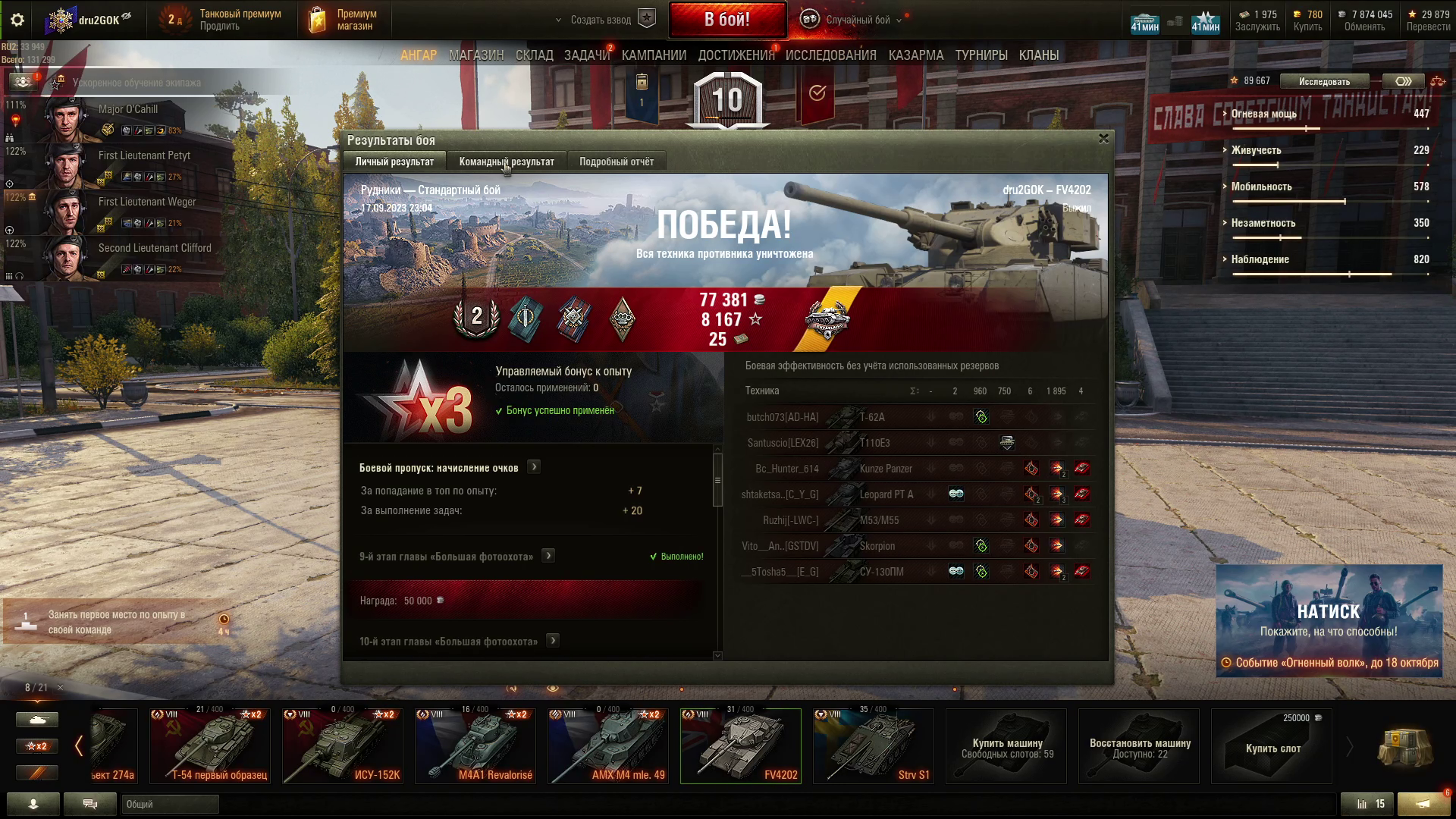The height and width of the screenshot is (819, 1456).
Task: Open the Подробный отчёт tab
Action: (x=616, y=162)
